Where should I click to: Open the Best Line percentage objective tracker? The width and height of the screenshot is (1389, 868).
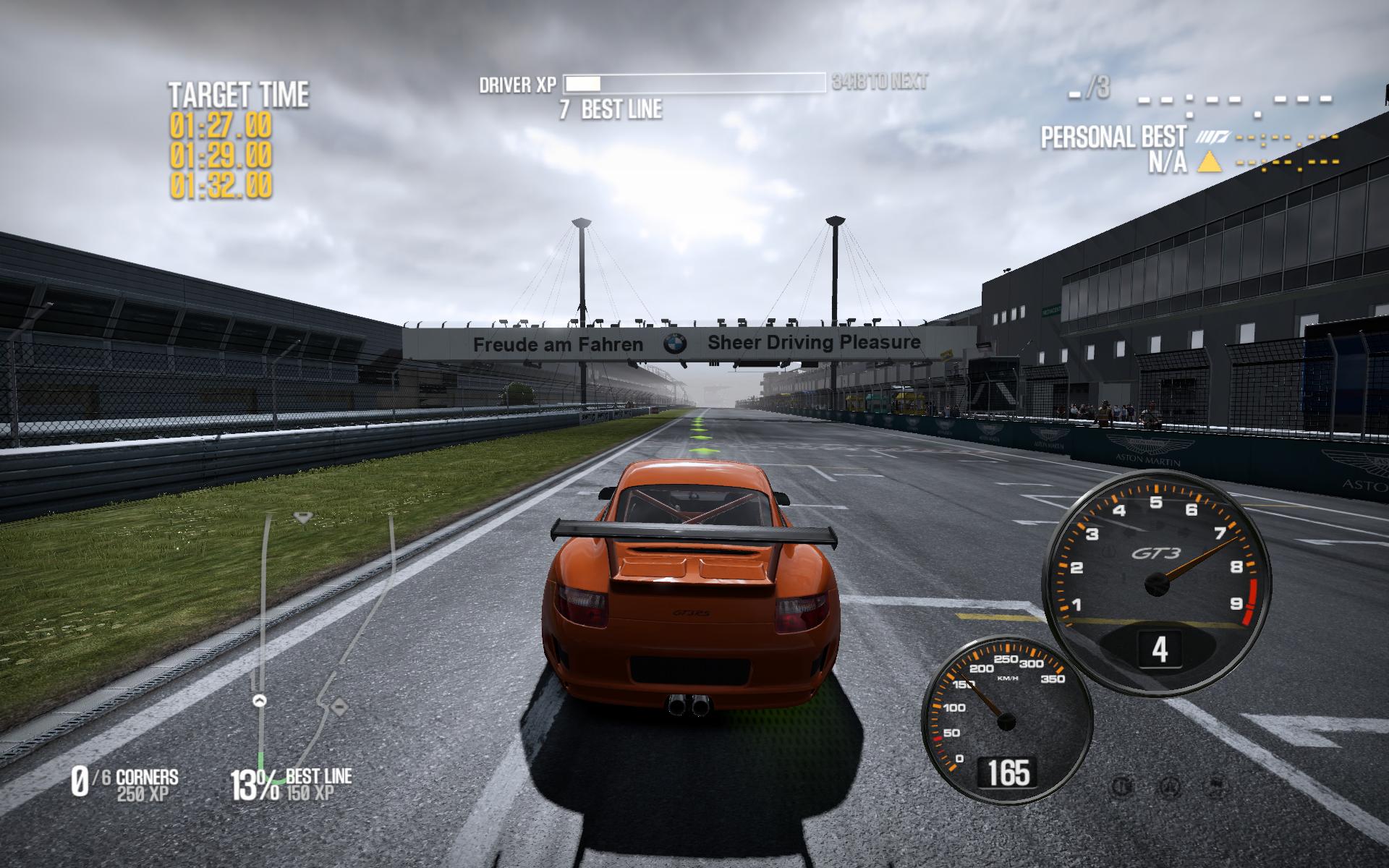(291, 784)
